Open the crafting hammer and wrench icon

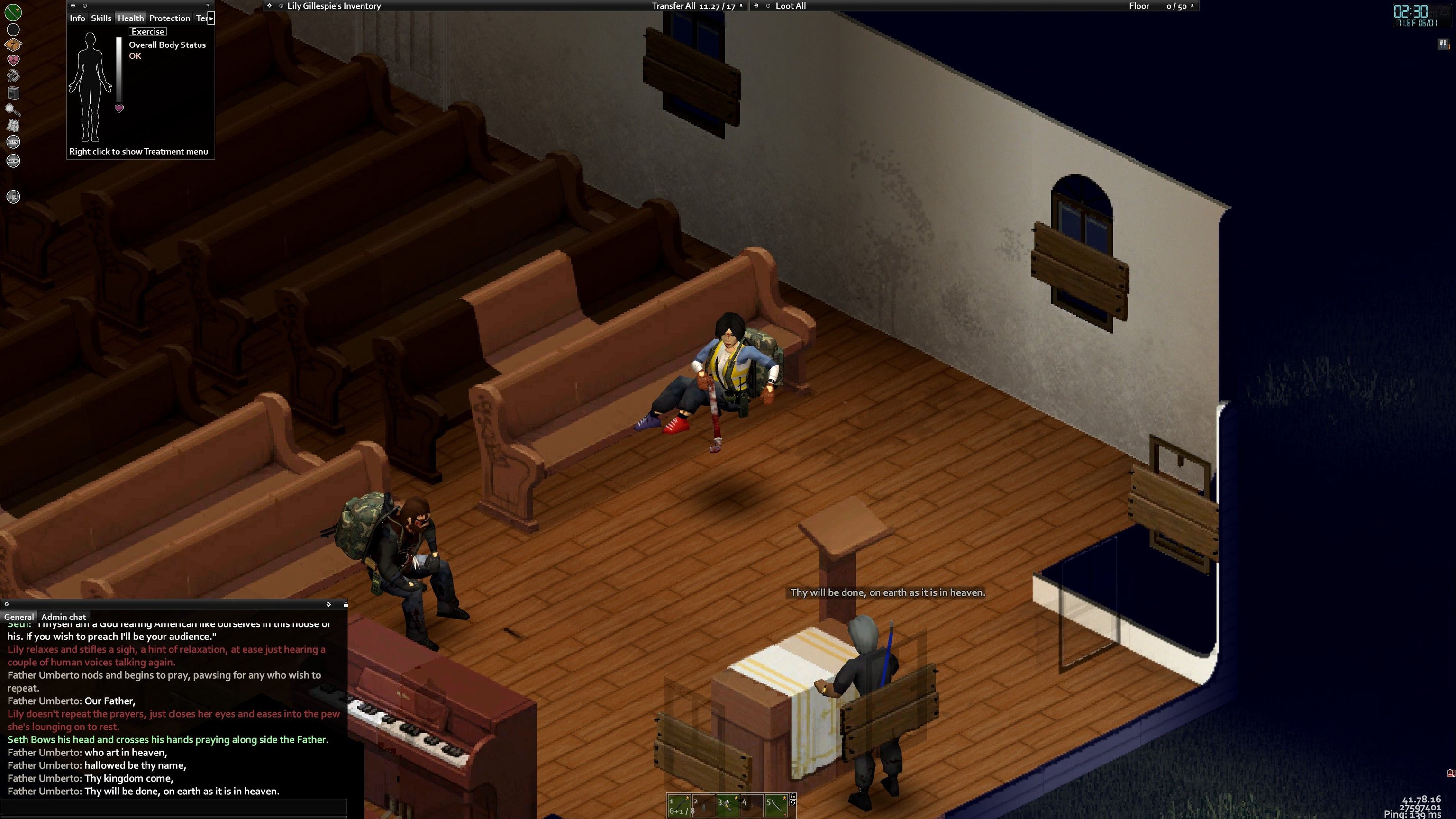coord(13,76)
